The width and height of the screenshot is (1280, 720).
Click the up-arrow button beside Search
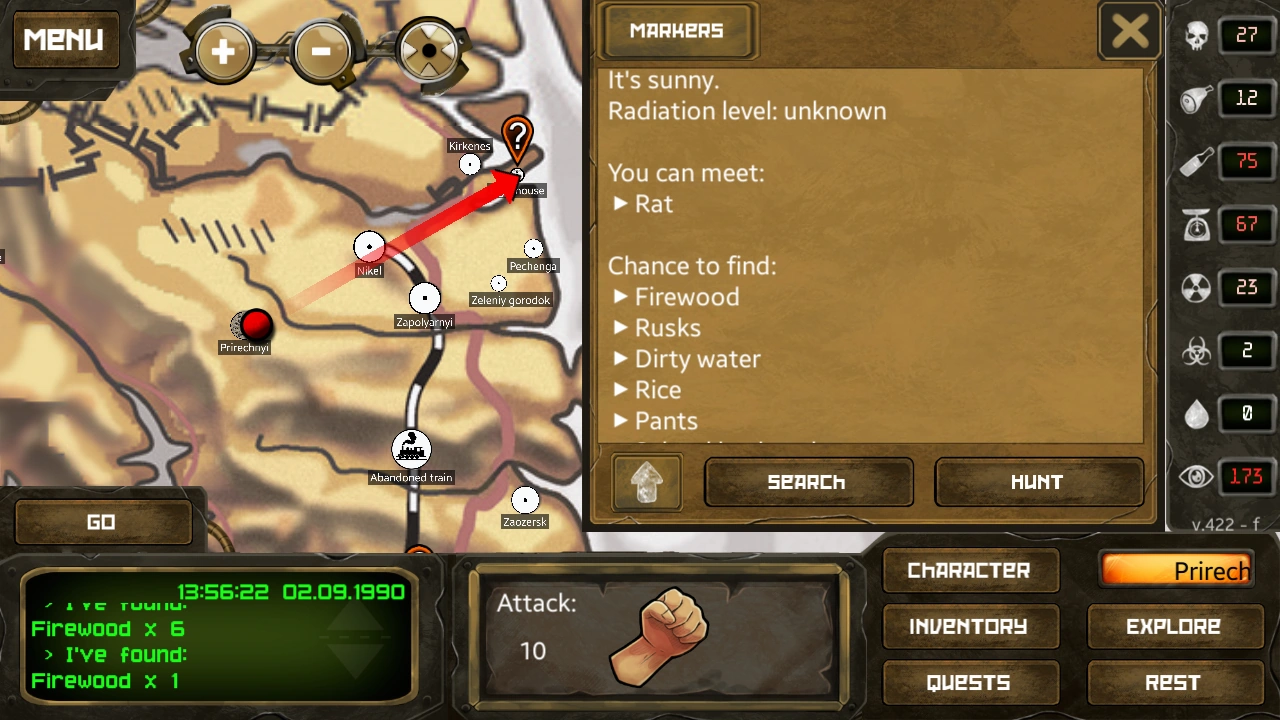(x=647, y=483)
